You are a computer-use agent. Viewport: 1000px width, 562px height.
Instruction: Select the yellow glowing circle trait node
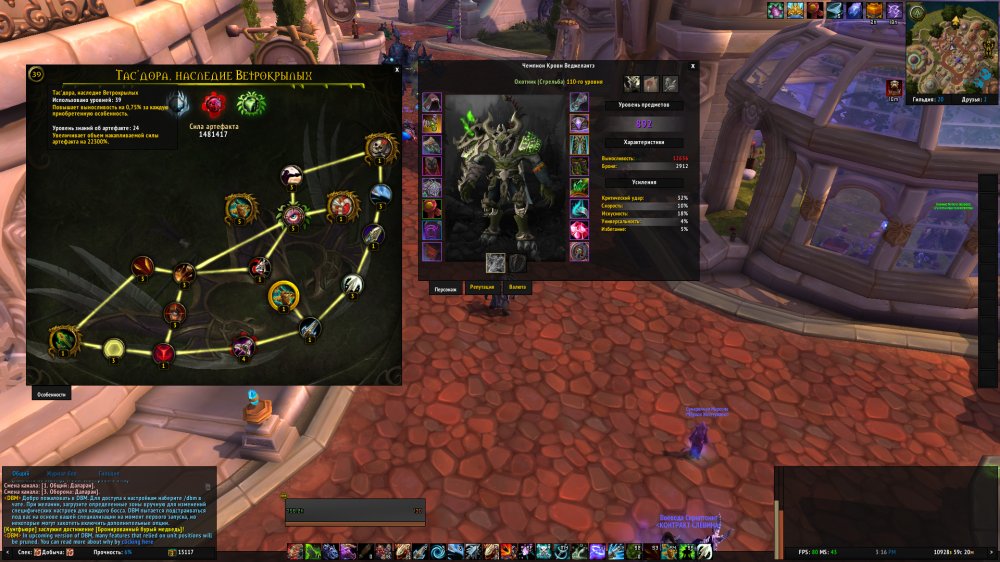click(113, 348)
